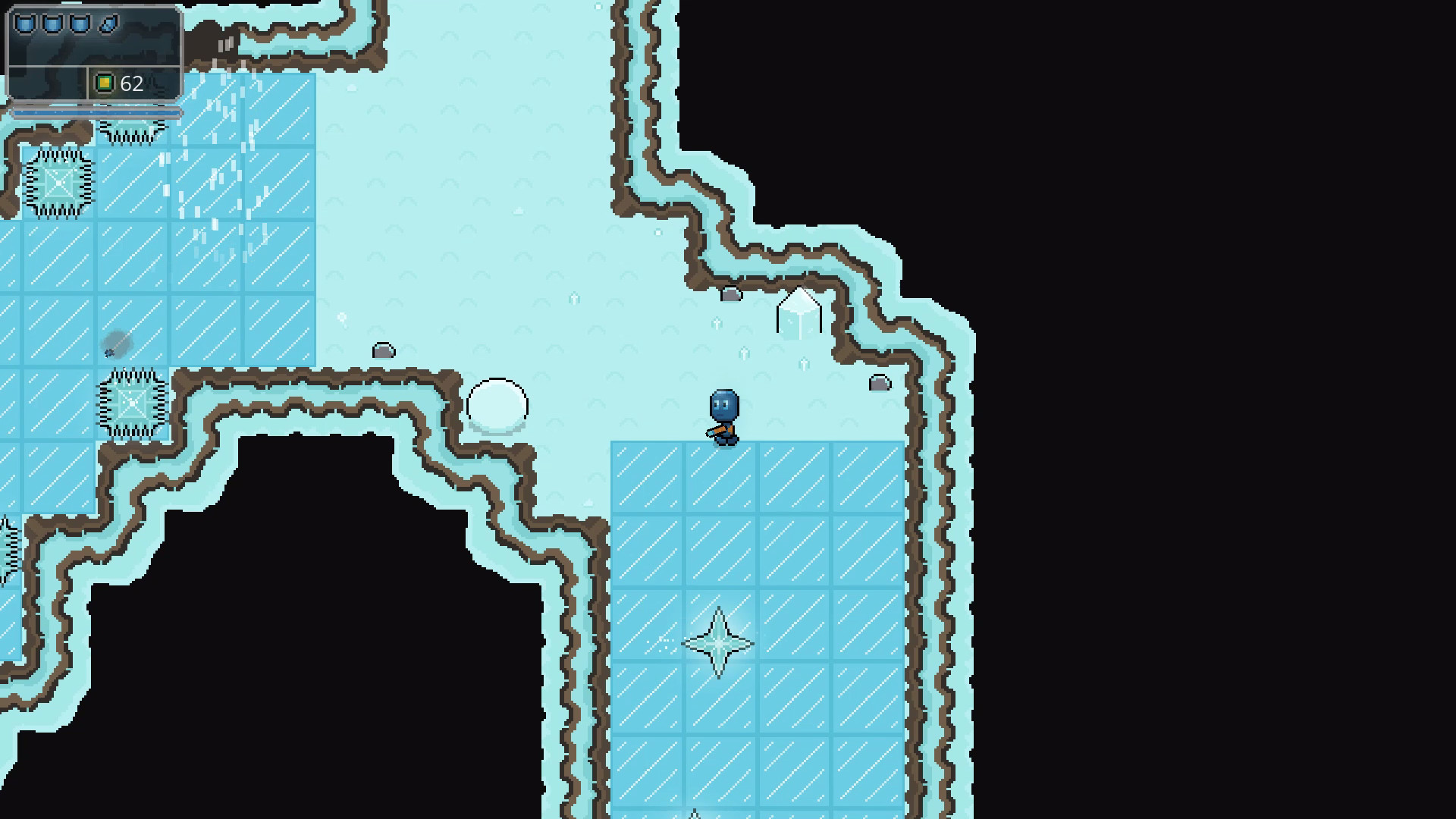Image resolution: width=1456 pixels, height=819 pixels.
Task: Click the blue progress bar under the HUD
Action: (95, 111)
